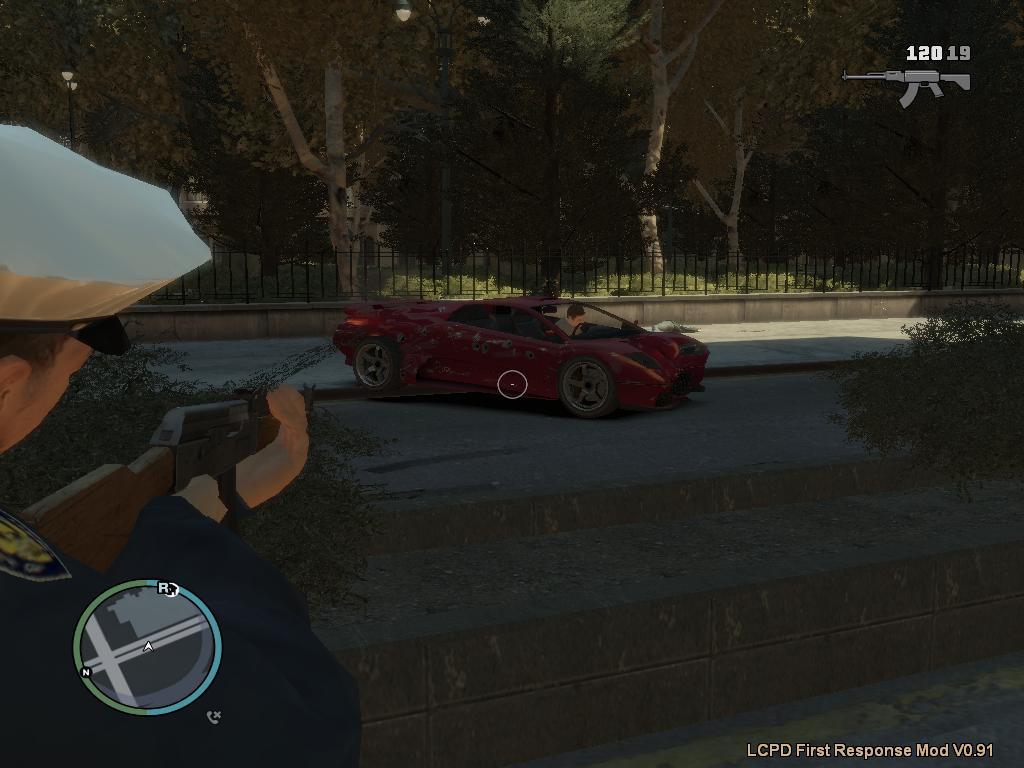Open the circular radar minimap
The width and height of the screenshot is (1024, 768).
147,647
